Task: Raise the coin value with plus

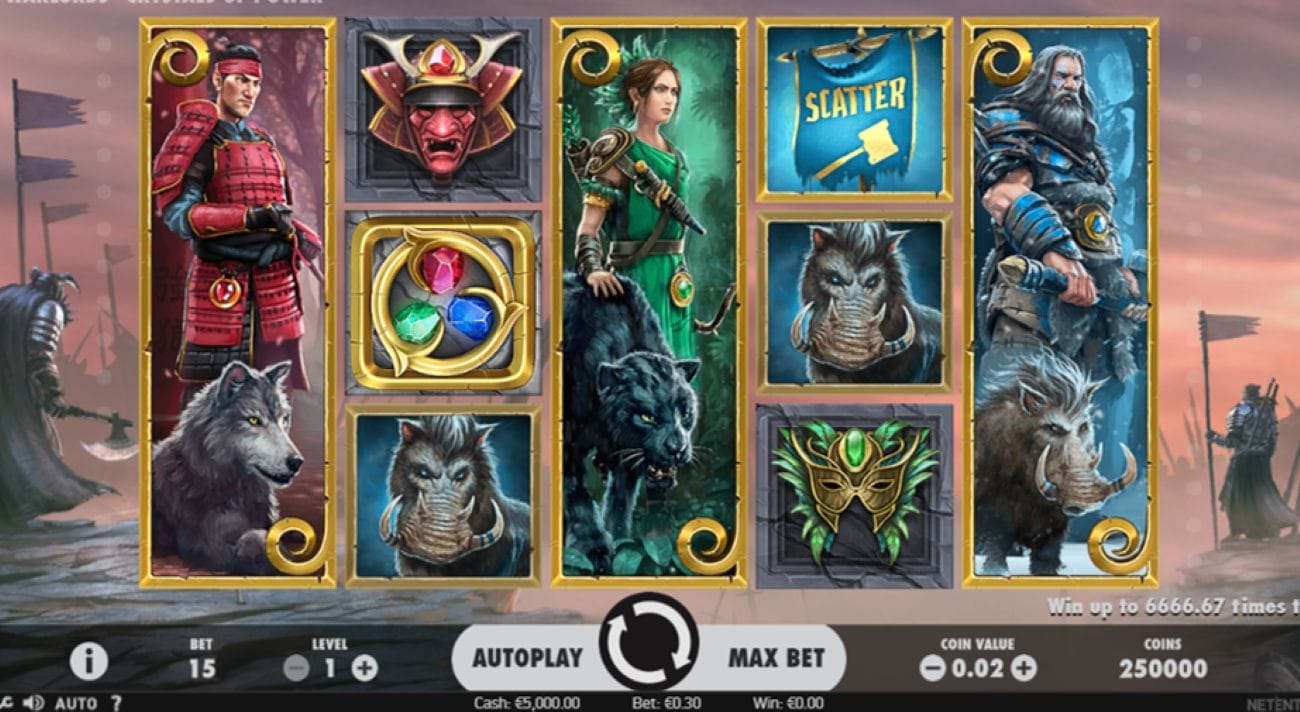Action: tap(1023, 669)
